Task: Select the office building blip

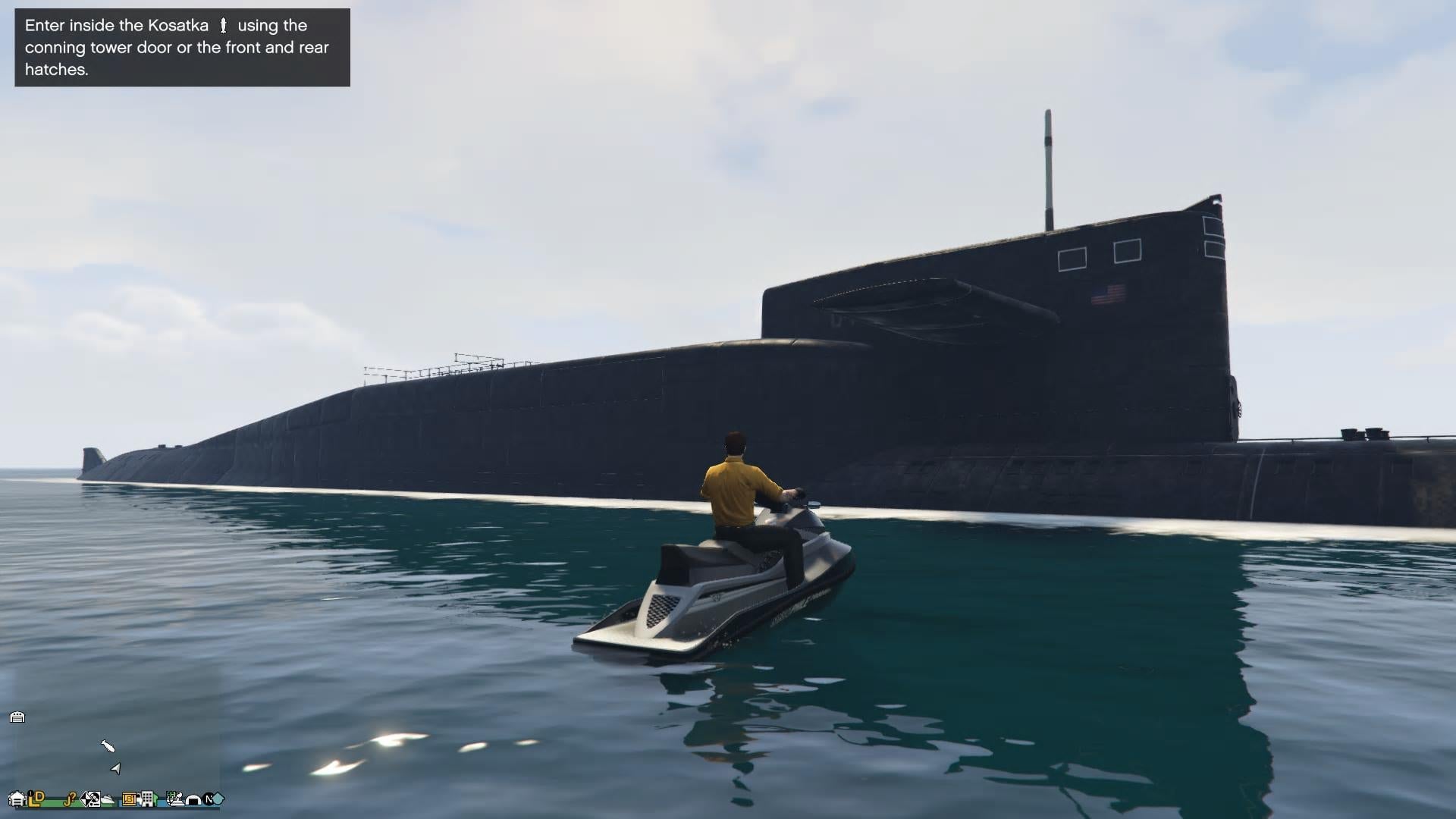Action: point(146,800)
